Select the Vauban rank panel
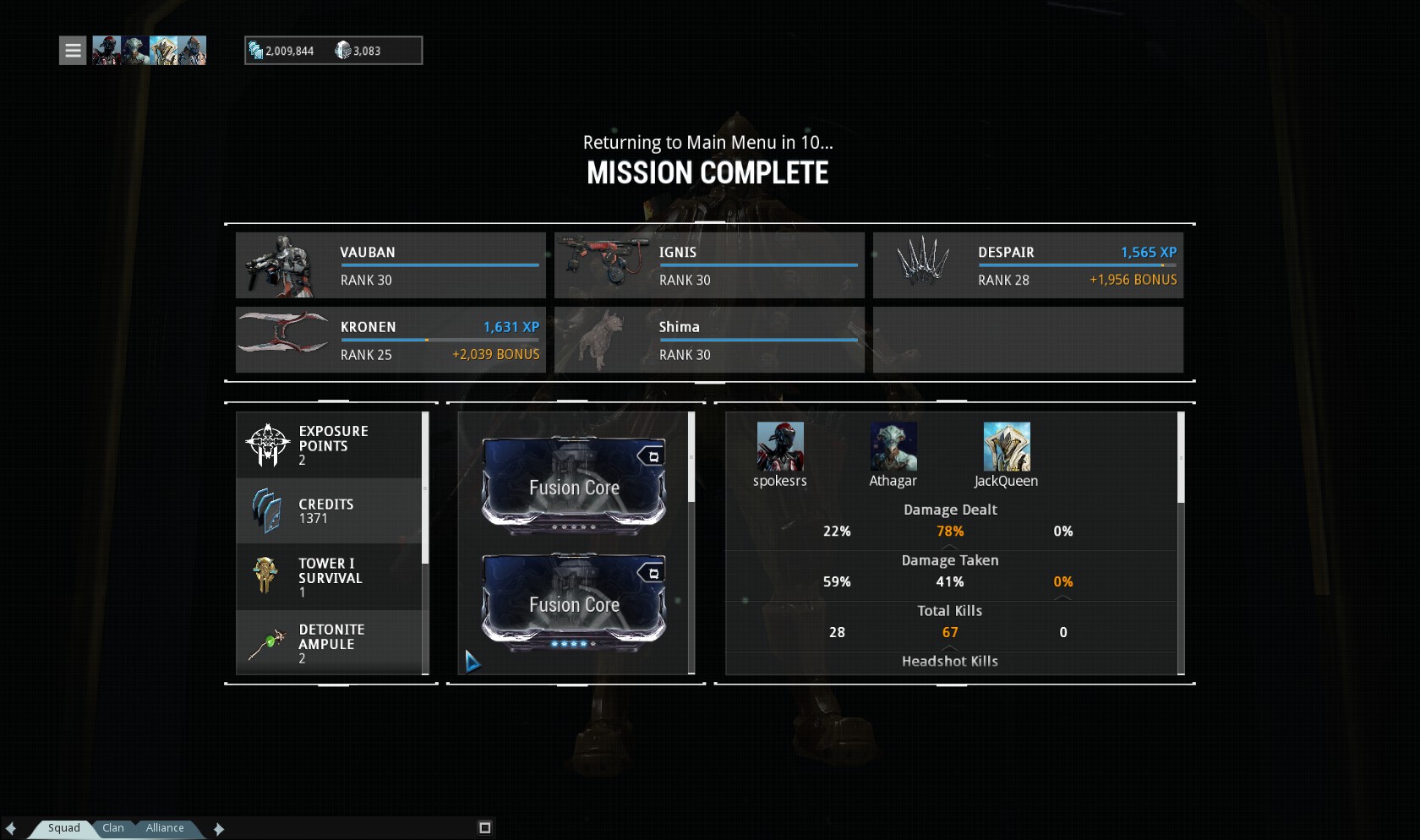Viewport: 1420px width, 840px height. pyautogui.click(x=390, y=265)
